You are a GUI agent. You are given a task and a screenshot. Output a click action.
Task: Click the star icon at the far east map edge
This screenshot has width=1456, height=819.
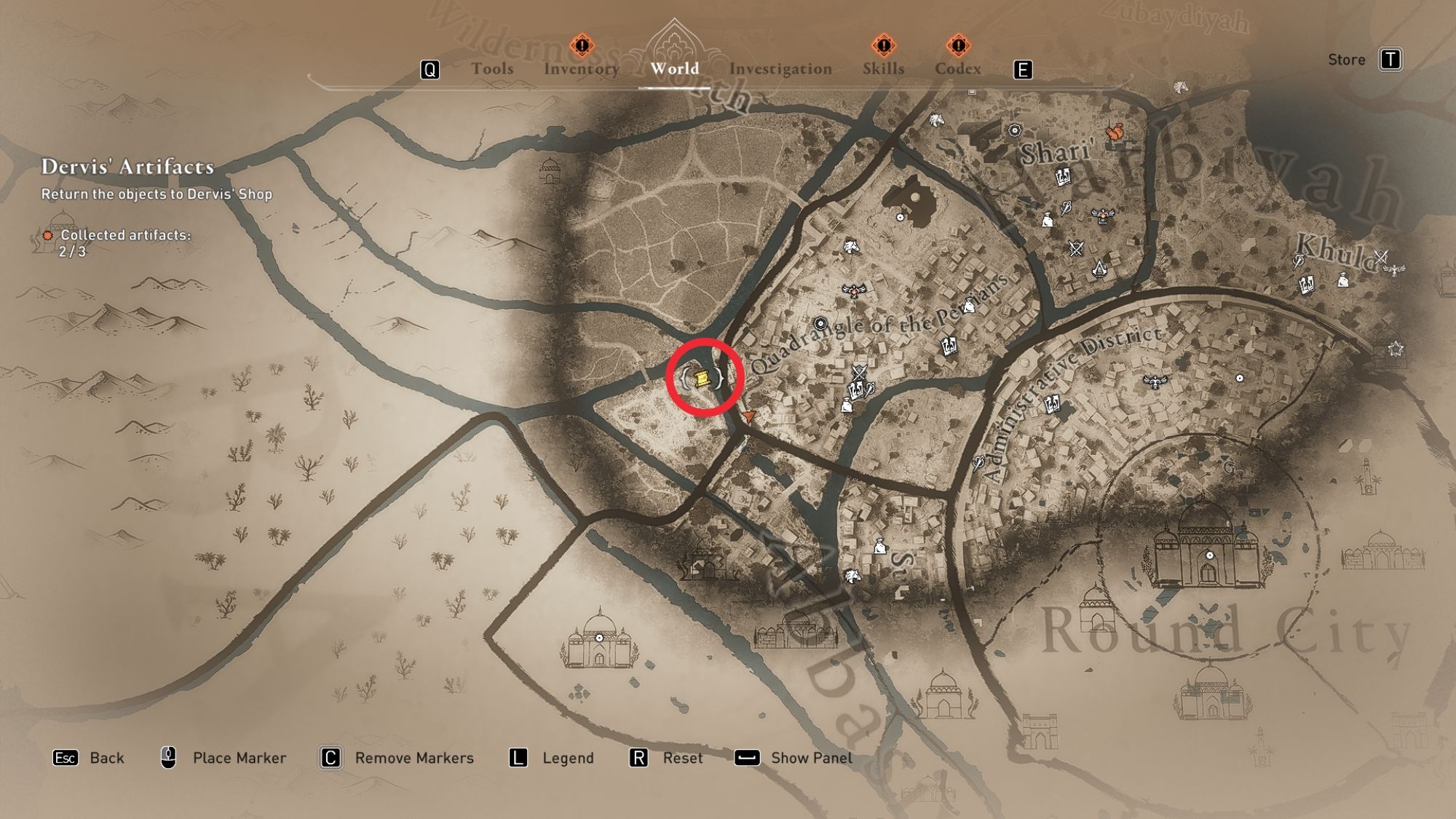pyautogui.click(x=1396, y=349)
